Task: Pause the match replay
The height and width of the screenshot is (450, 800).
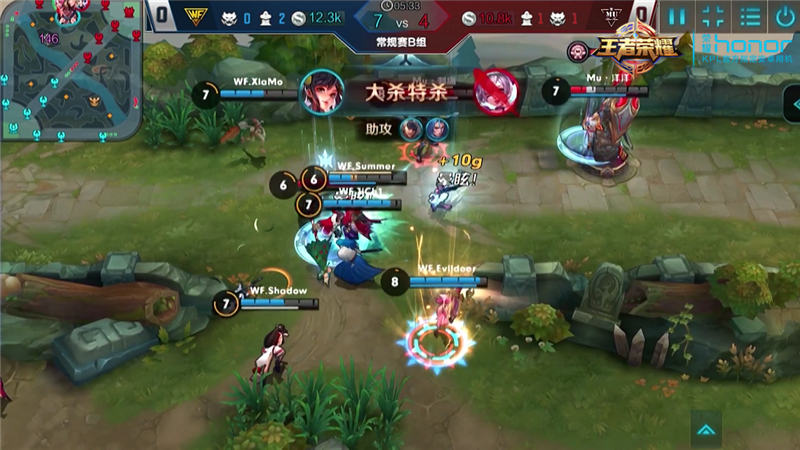Action: click(x=678, y=16)
